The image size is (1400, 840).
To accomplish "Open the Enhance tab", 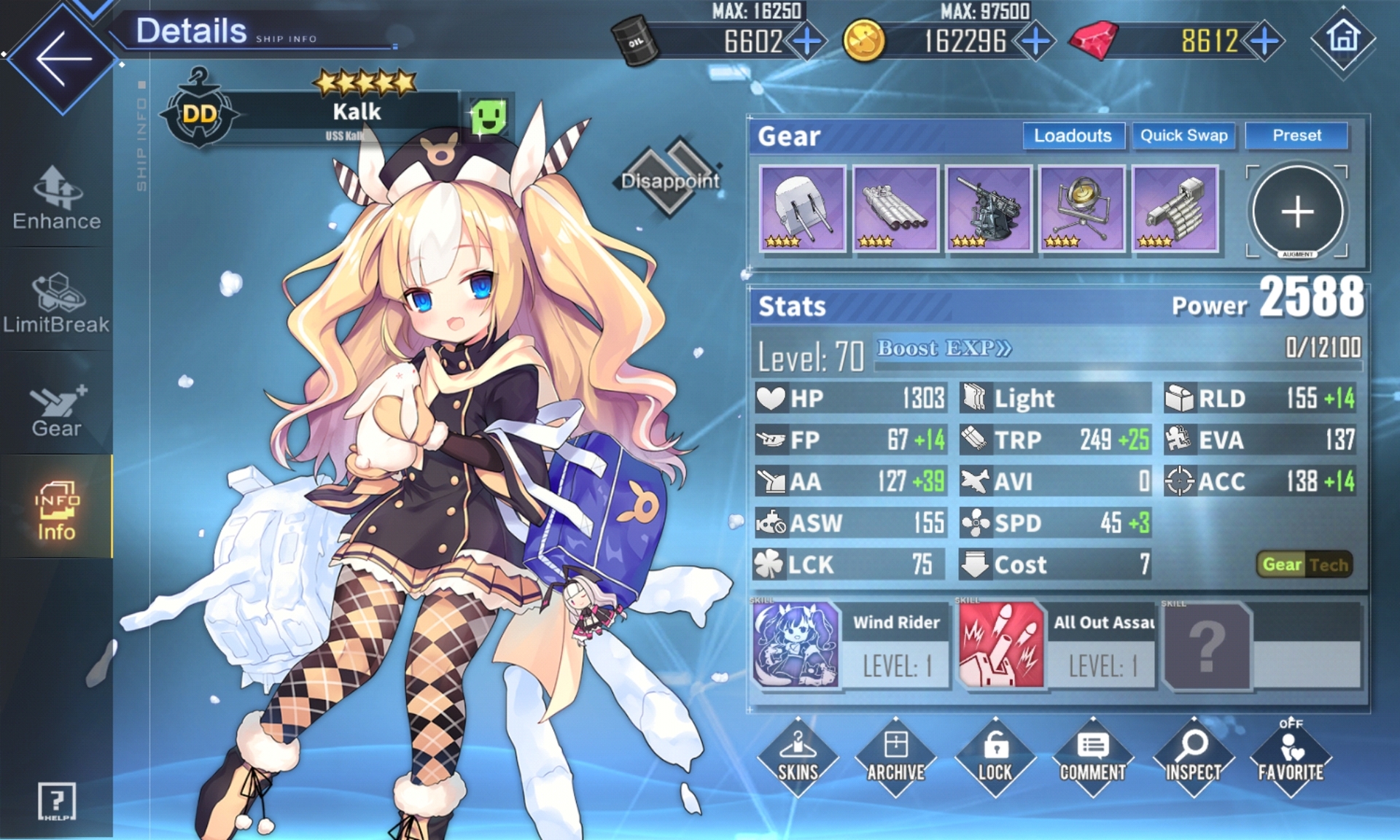I will point(57,198).
